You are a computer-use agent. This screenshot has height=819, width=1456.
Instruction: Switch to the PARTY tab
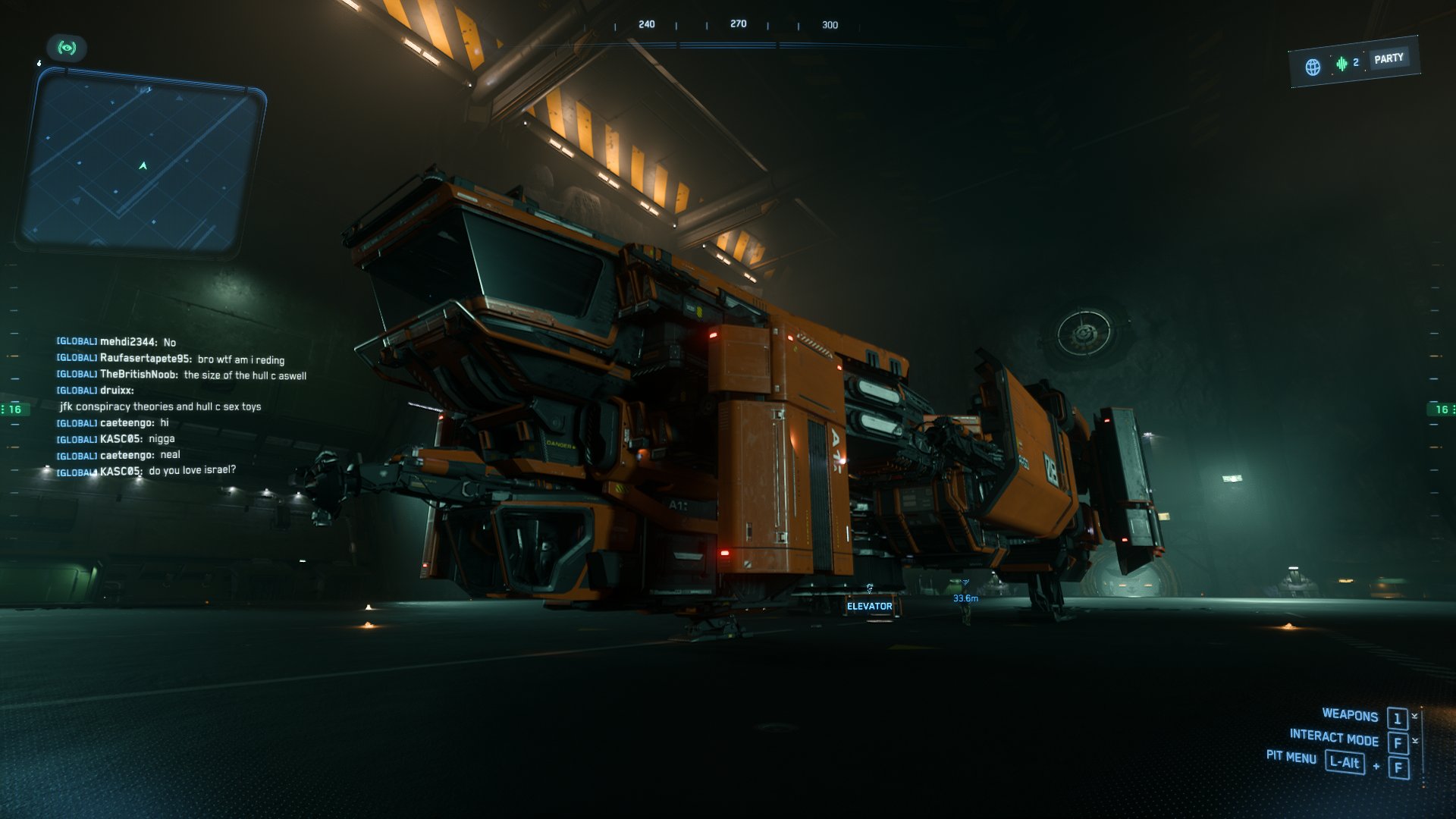coord(1389,58)
